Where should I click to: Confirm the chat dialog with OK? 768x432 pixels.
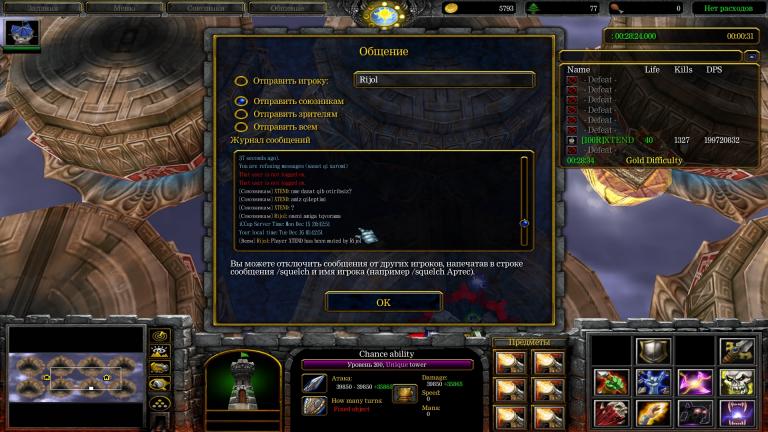(x=383, y=302)
